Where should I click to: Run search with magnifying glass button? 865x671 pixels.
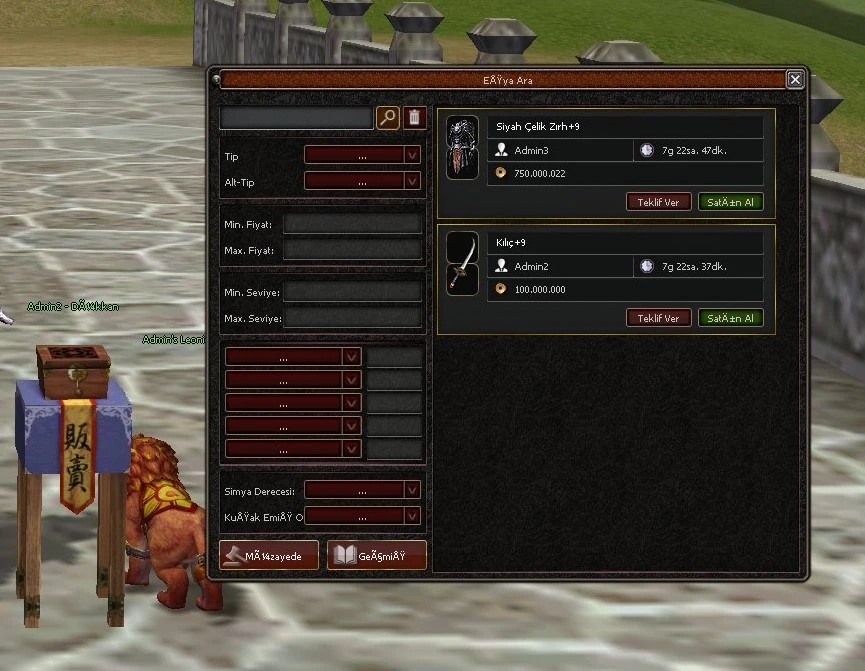coord(388,118)
